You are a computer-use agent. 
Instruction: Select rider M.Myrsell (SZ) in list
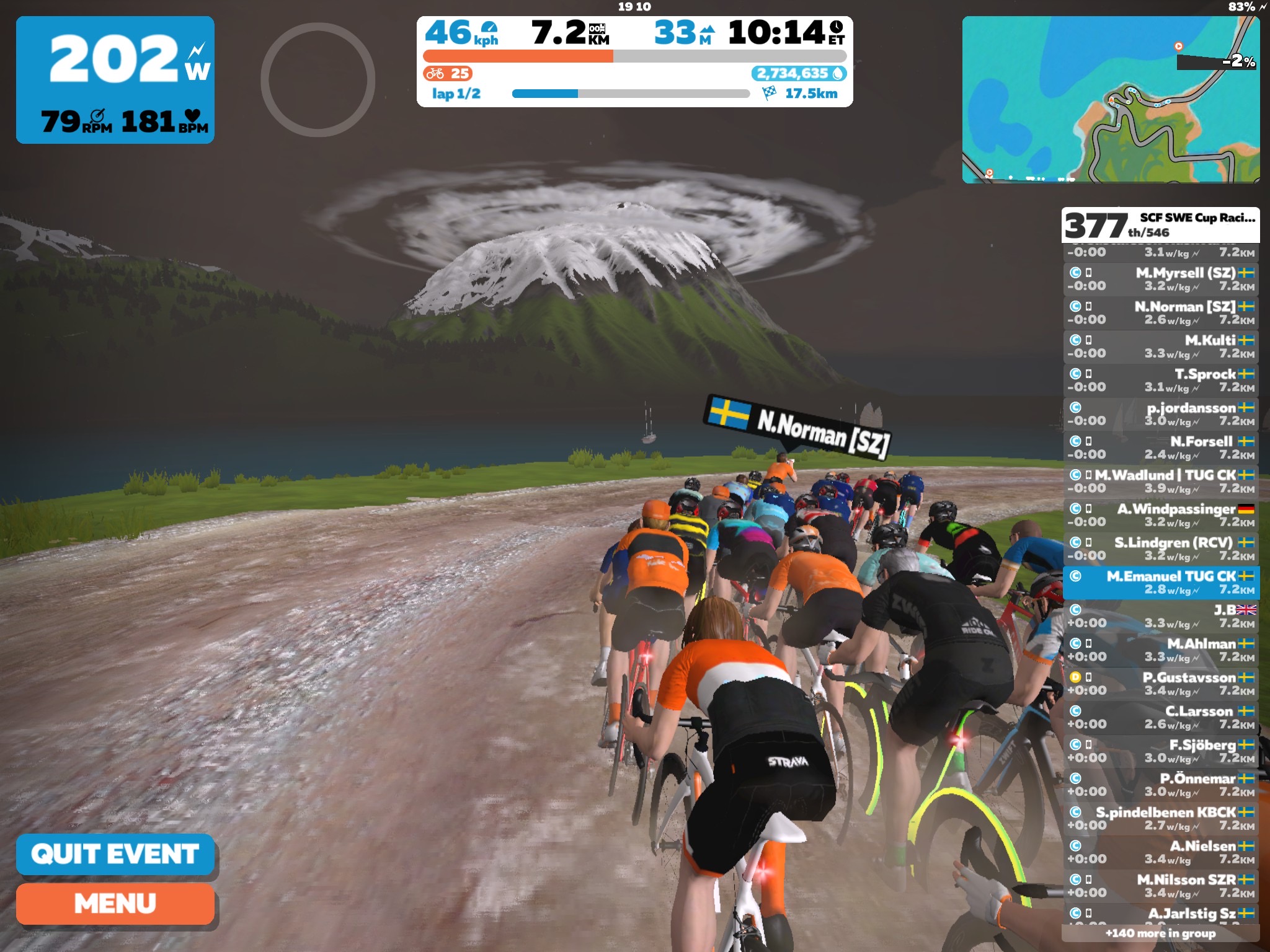[x=1161, y=279]
